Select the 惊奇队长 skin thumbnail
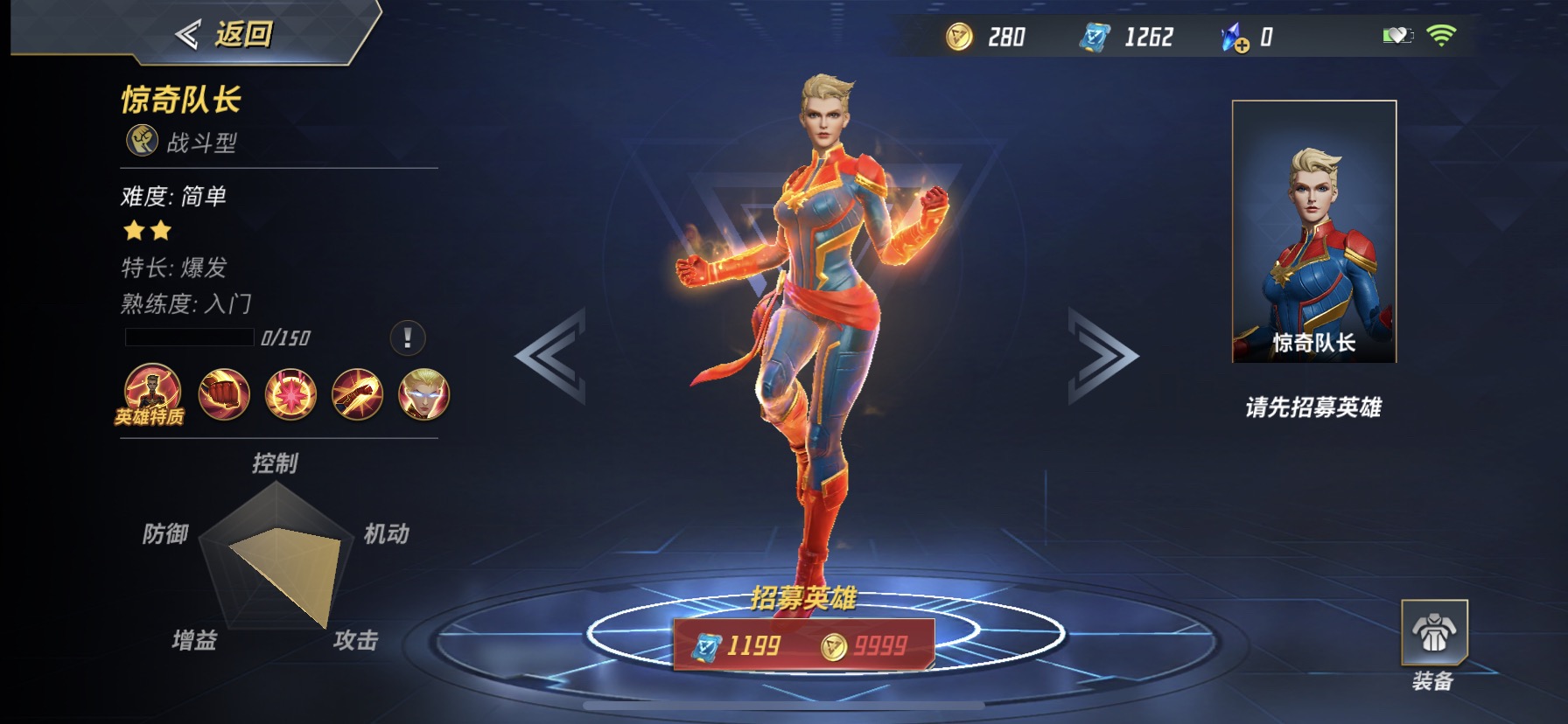1568x724 pixels. coord(1313,232)
